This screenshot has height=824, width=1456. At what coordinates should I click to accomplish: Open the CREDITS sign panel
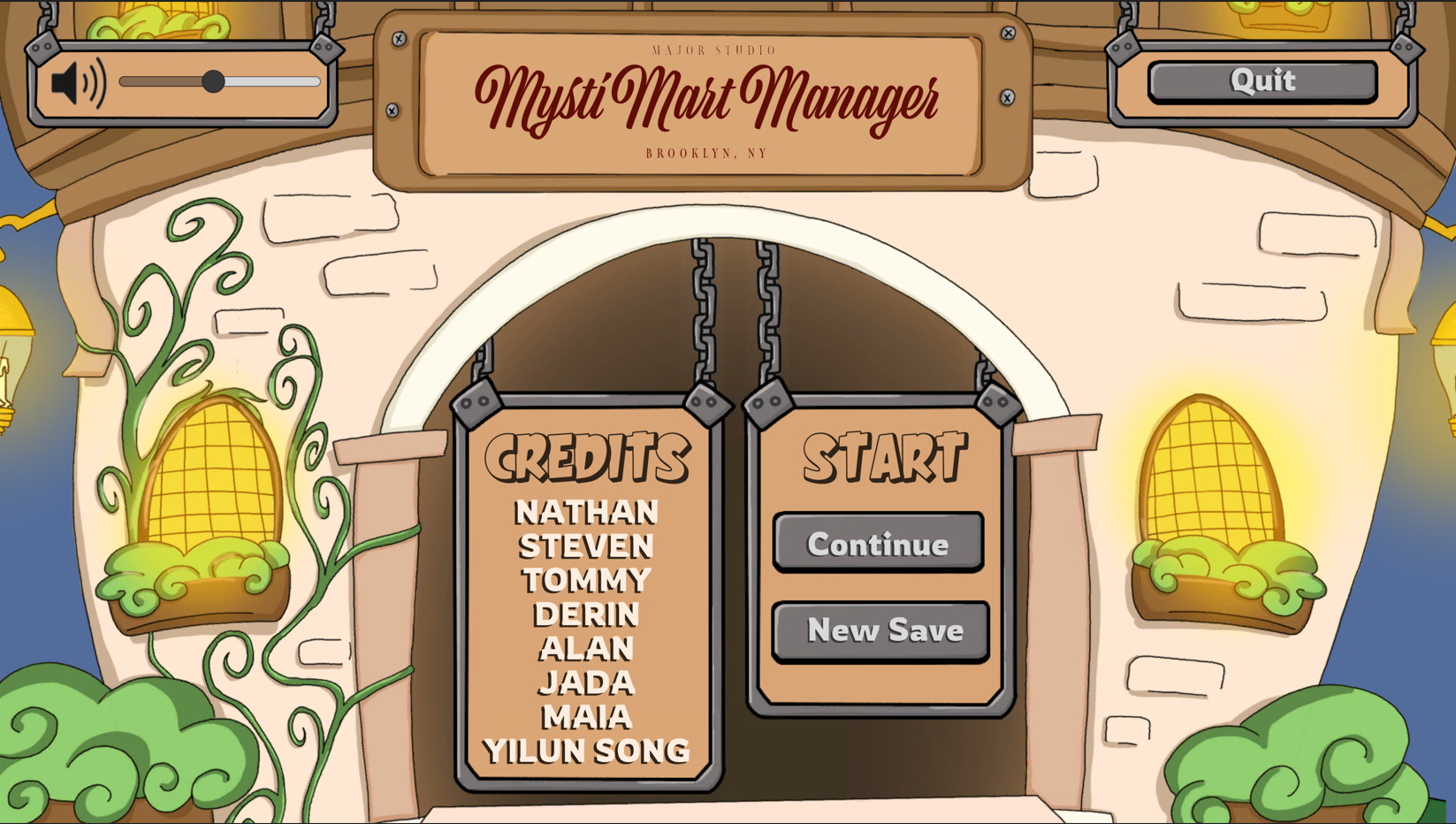(x=588, y=456)
